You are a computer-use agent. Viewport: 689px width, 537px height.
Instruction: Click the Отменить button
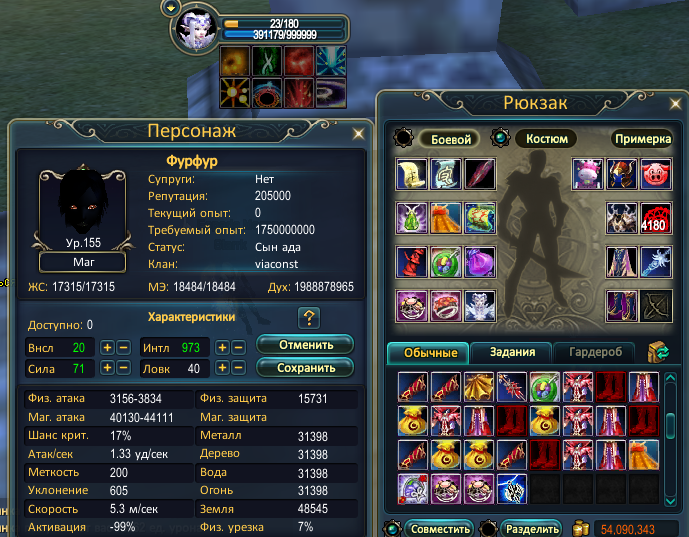[305, 345]
